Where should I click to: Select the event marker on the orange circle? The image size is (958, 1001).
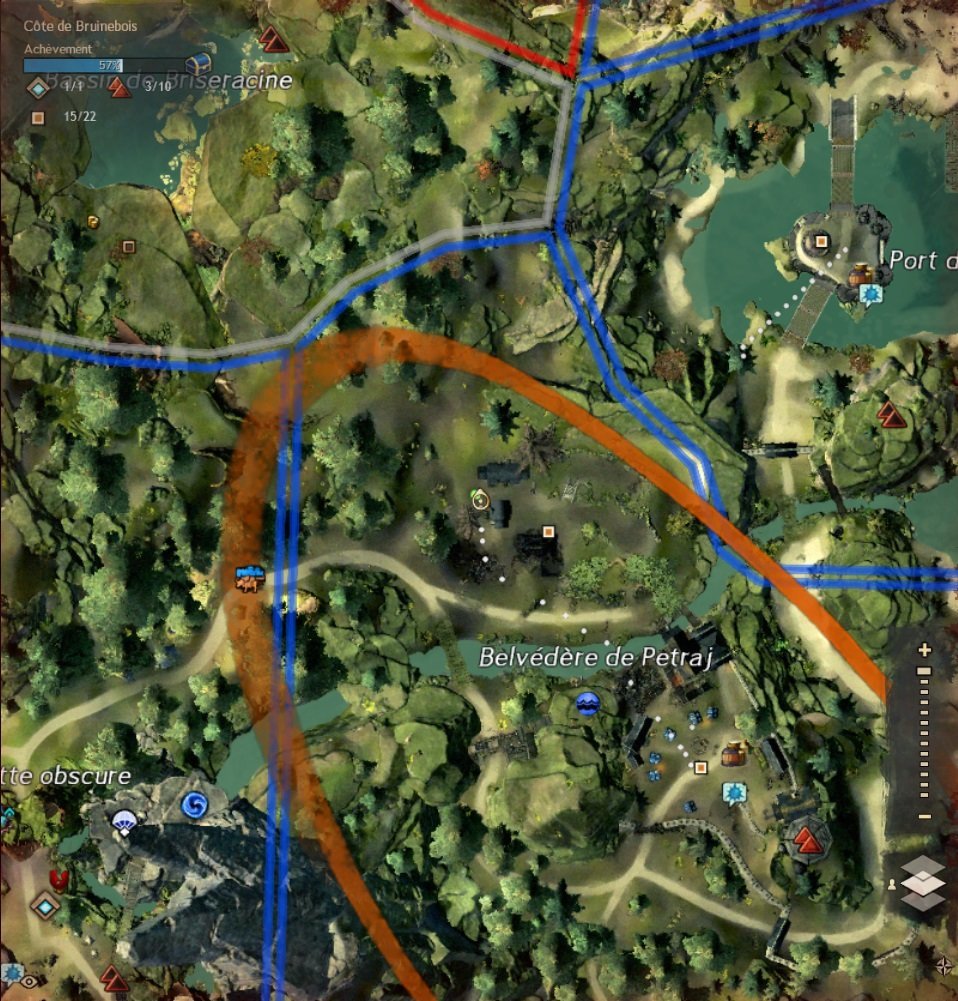point(248,578)
